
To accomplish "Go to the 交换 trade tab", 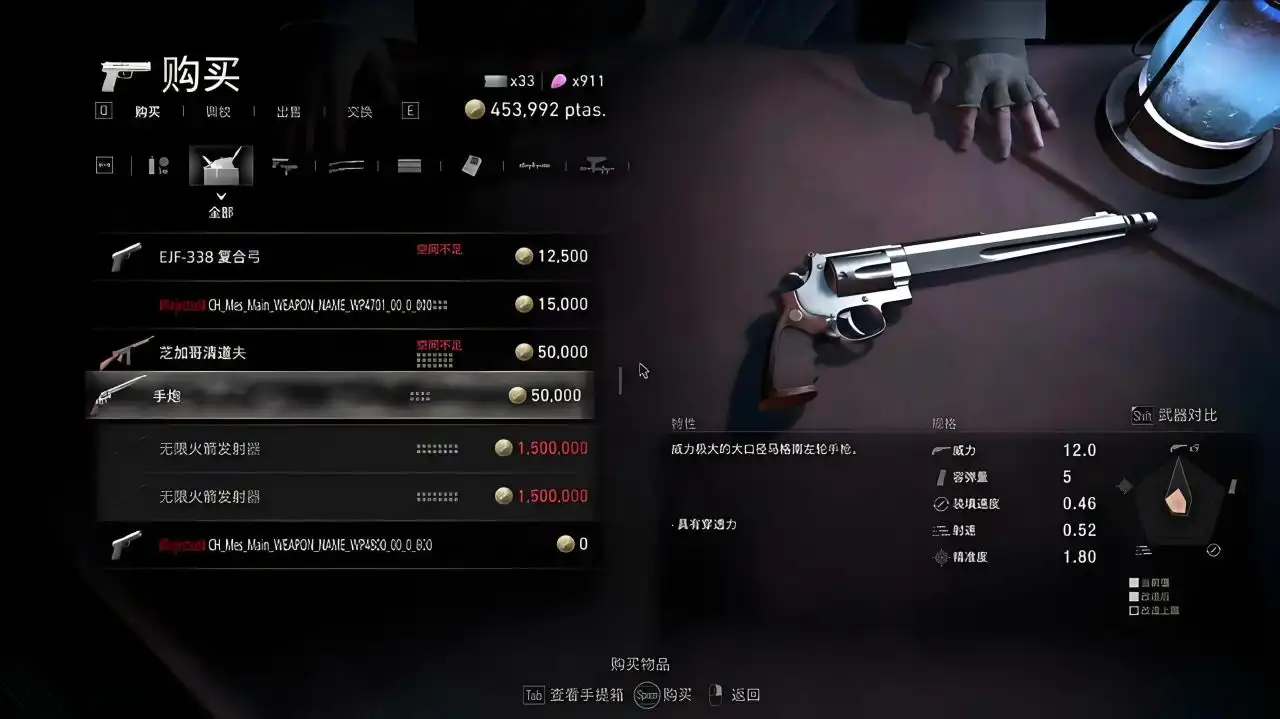I will point(360,112).
